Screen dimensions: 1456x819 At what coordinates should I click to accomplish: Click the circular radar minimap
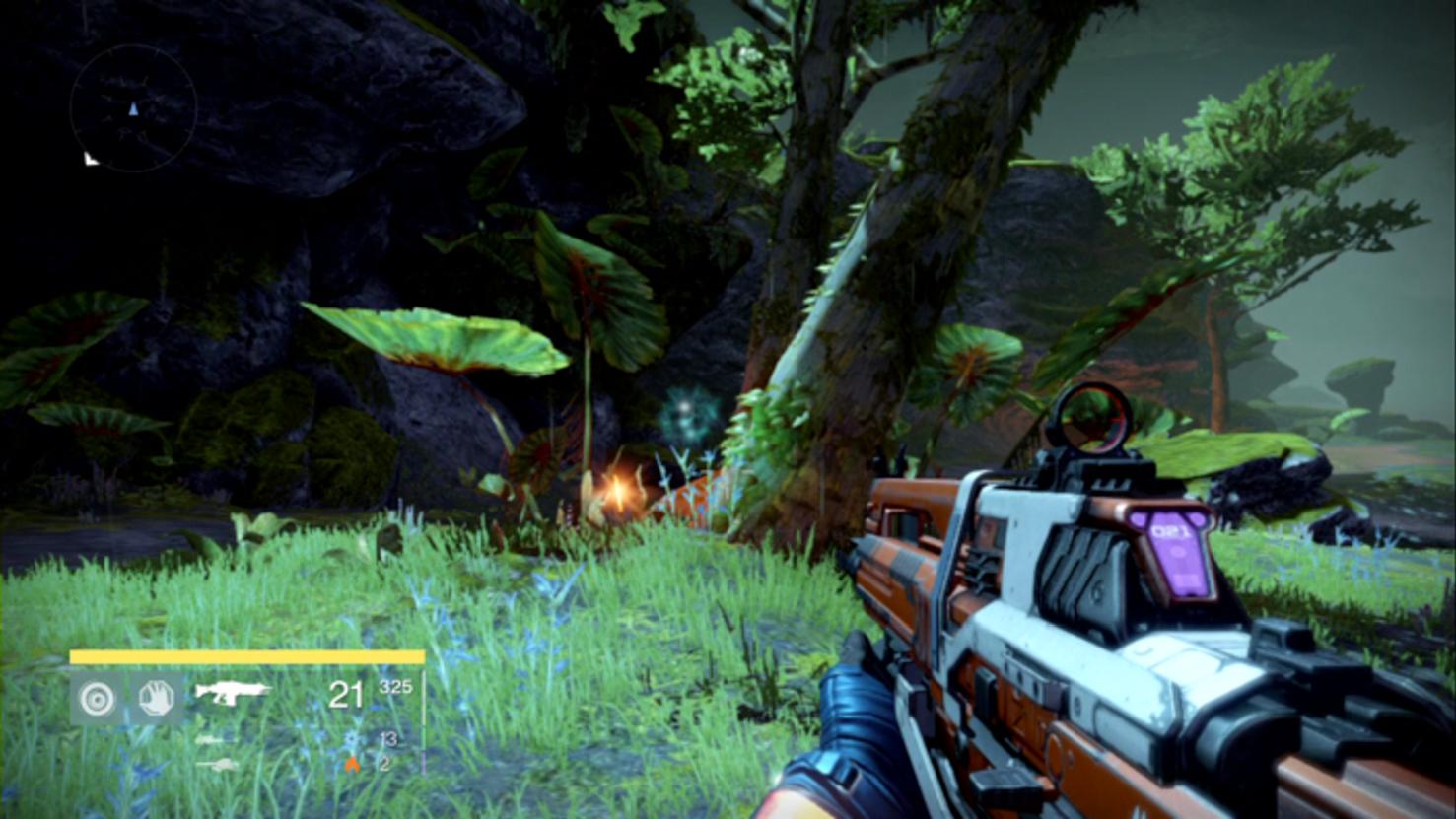pyautogui.click(x=133, y=108)
